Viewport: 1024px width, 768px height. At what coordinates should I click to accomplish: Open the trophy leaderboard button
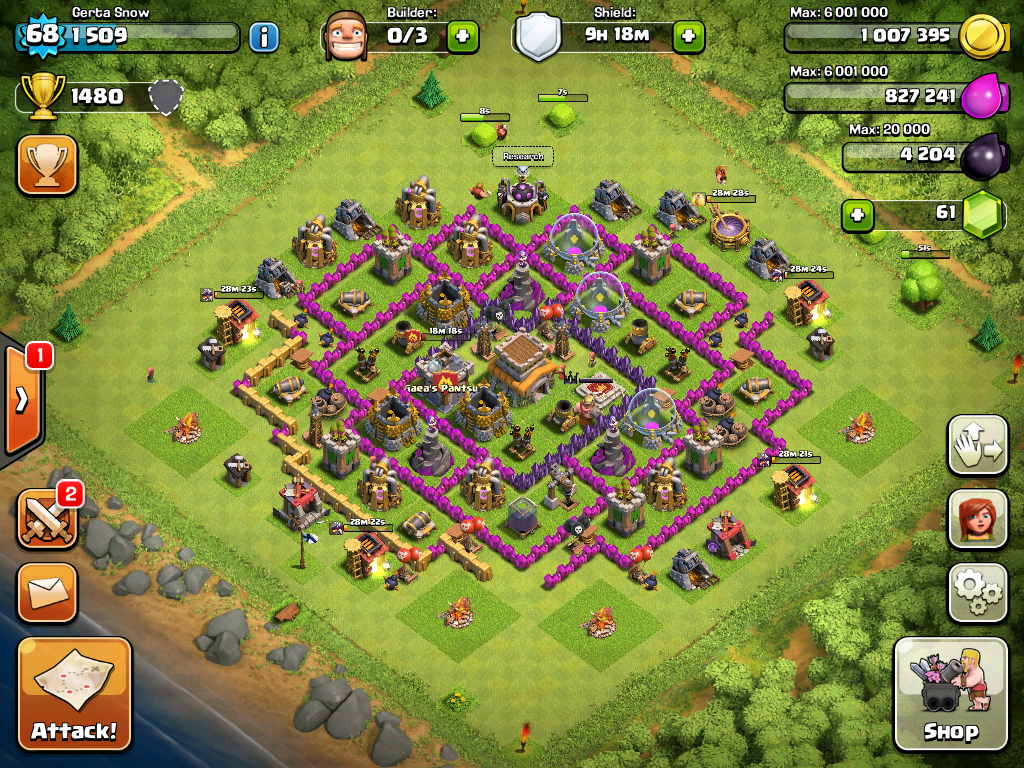(x=47, y=164)
